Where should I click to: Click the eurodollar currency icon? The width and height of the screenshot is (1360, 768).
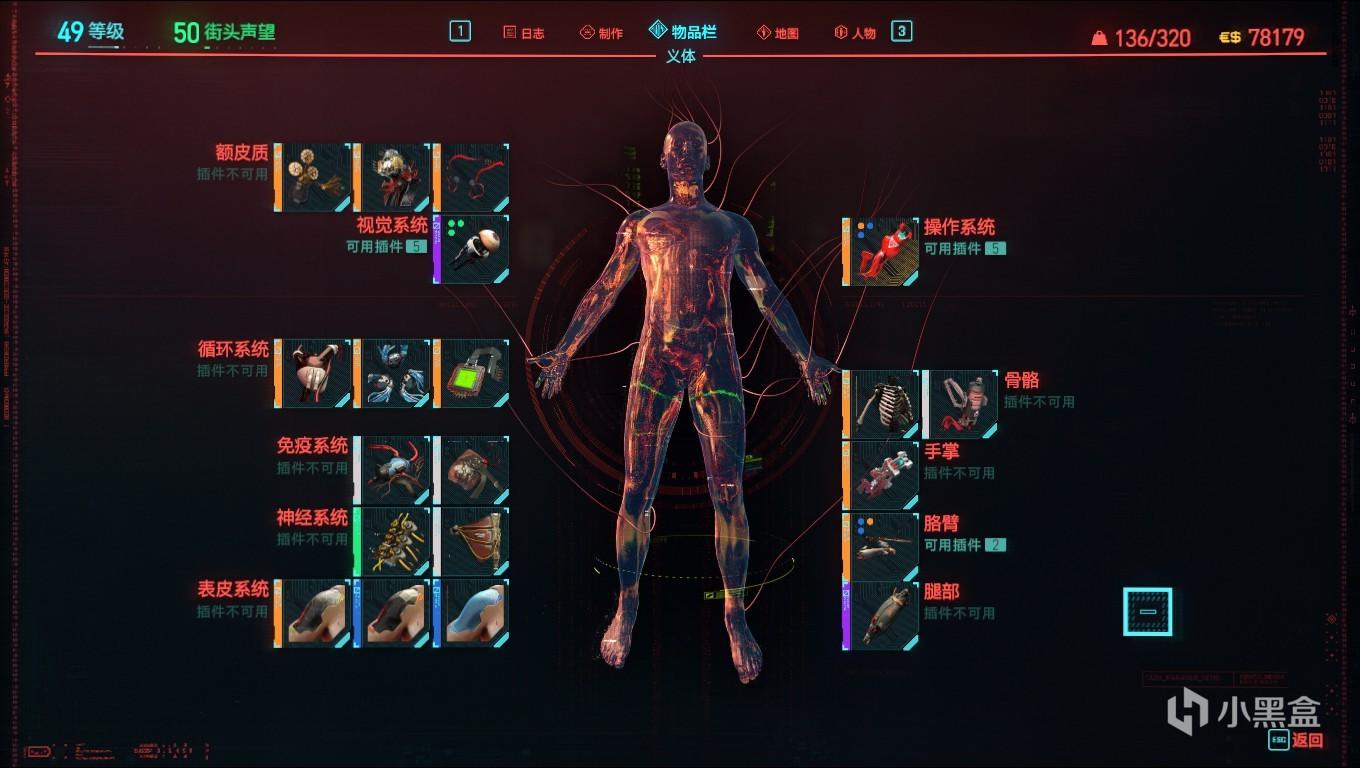coord(1226,36)
